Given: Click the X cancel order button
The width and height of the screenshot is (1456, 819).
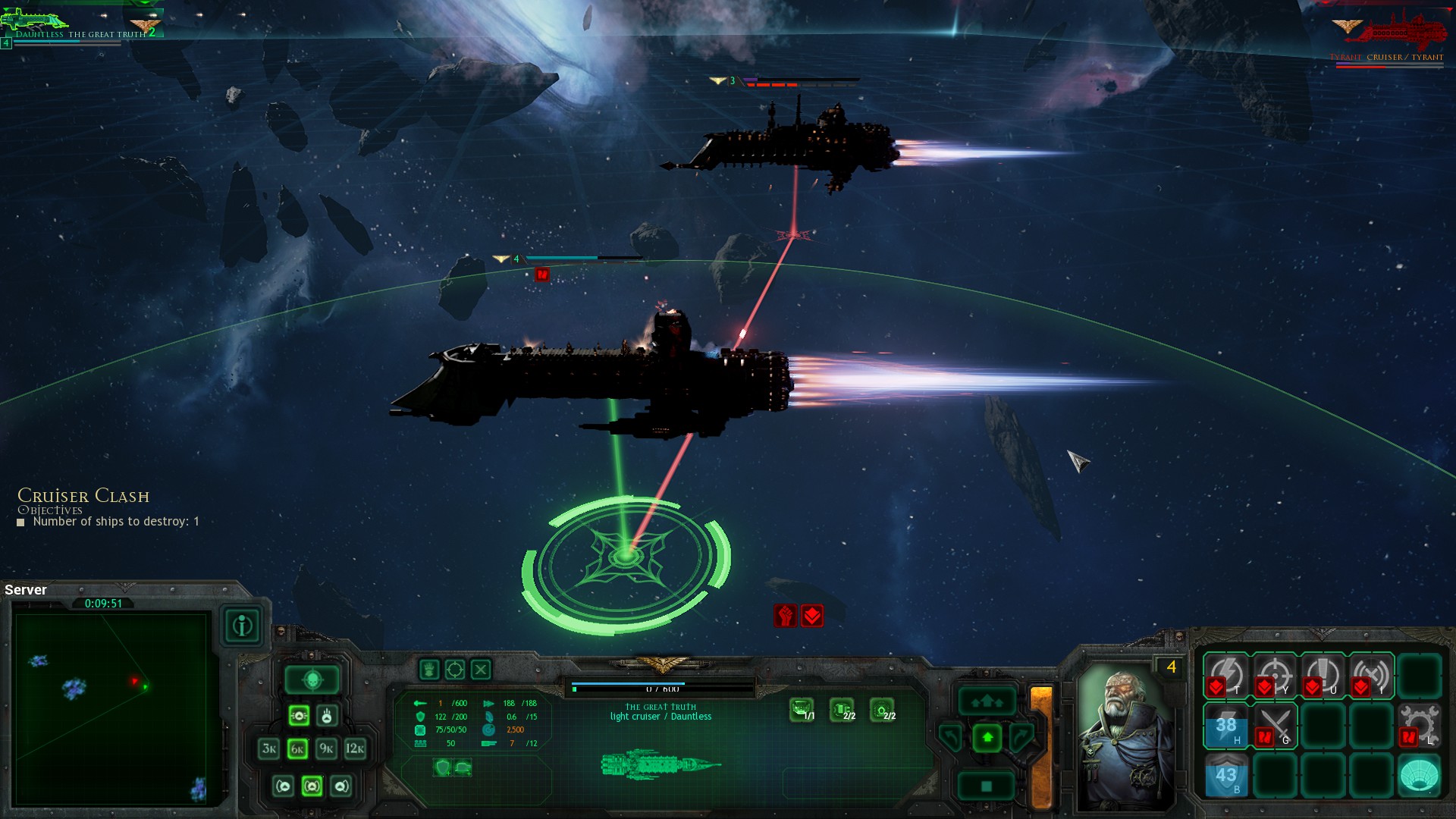Looking at the screenshot, I should tap(481, 670).
